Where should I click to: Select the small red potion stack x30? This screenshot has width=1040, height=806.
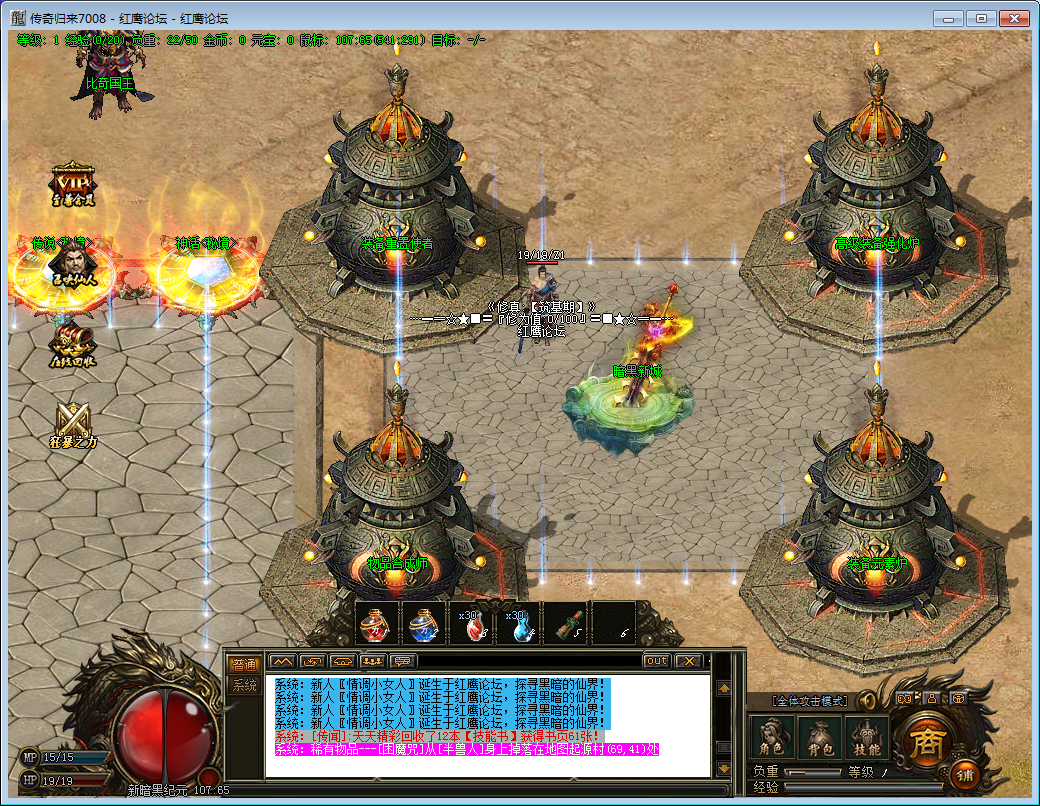point(471,625)
